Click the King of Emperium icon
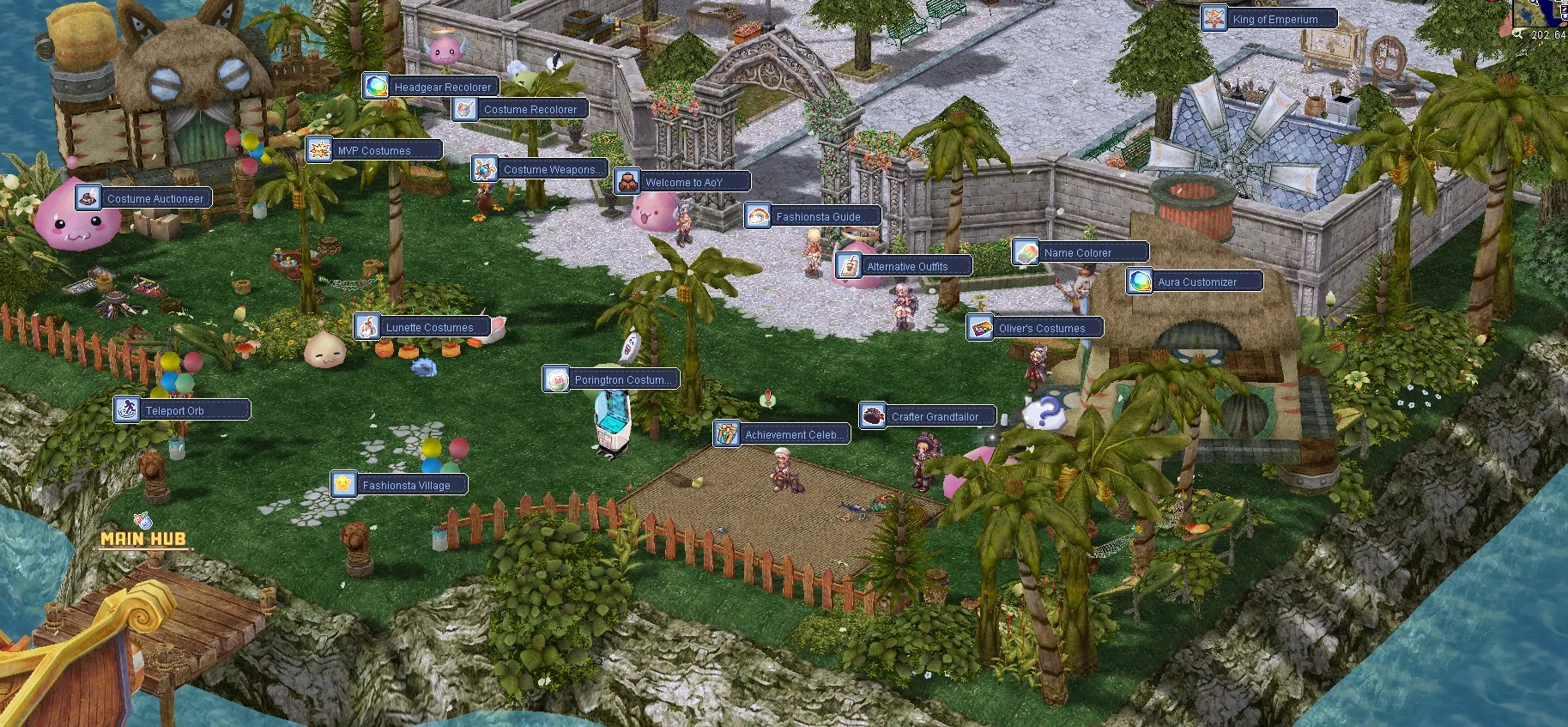 [1214, 18]
